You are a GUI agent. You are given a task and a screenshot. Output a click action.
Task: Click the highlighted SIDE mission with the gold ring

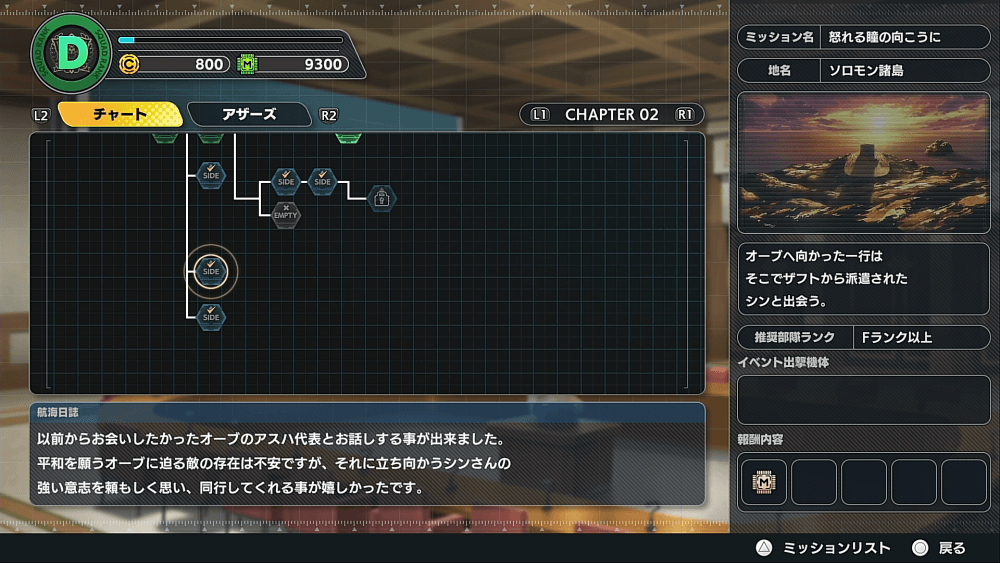pyautogui.click(x=211, y=270)
